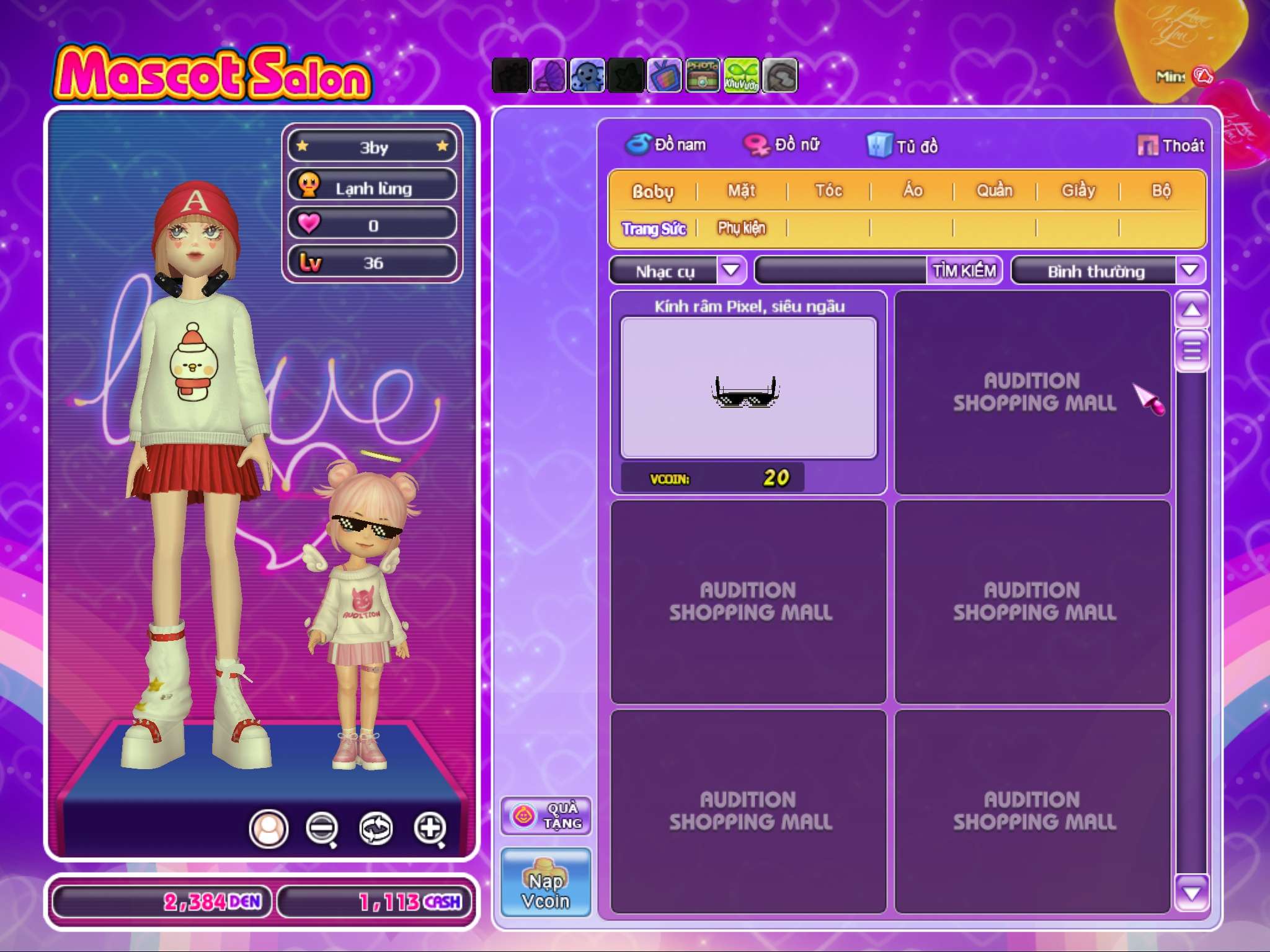Show the Áo category items
1270x952 pixels.
912,191
